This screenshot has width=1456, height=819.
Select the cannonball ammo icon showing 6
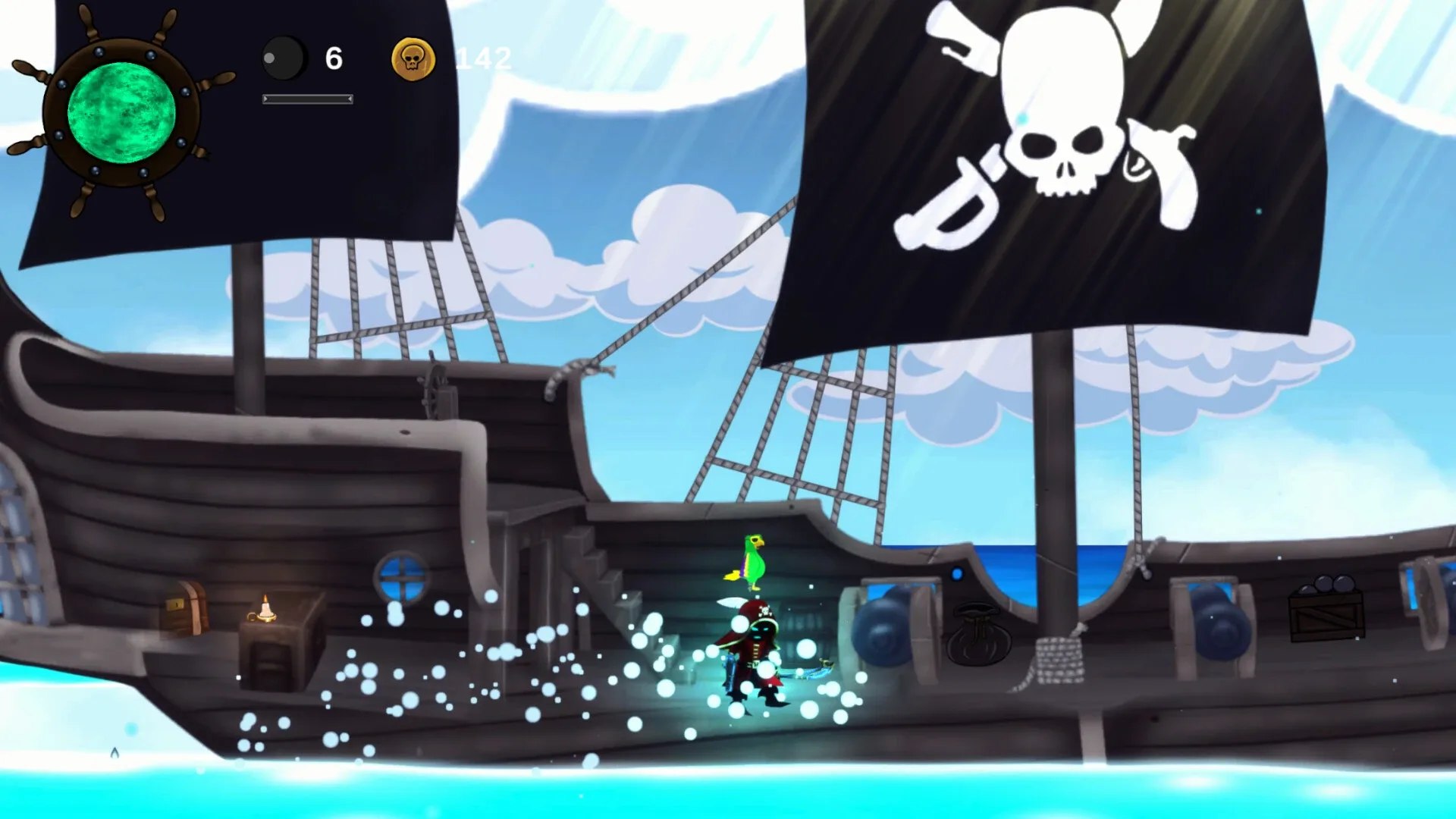(x=284, y=58)
